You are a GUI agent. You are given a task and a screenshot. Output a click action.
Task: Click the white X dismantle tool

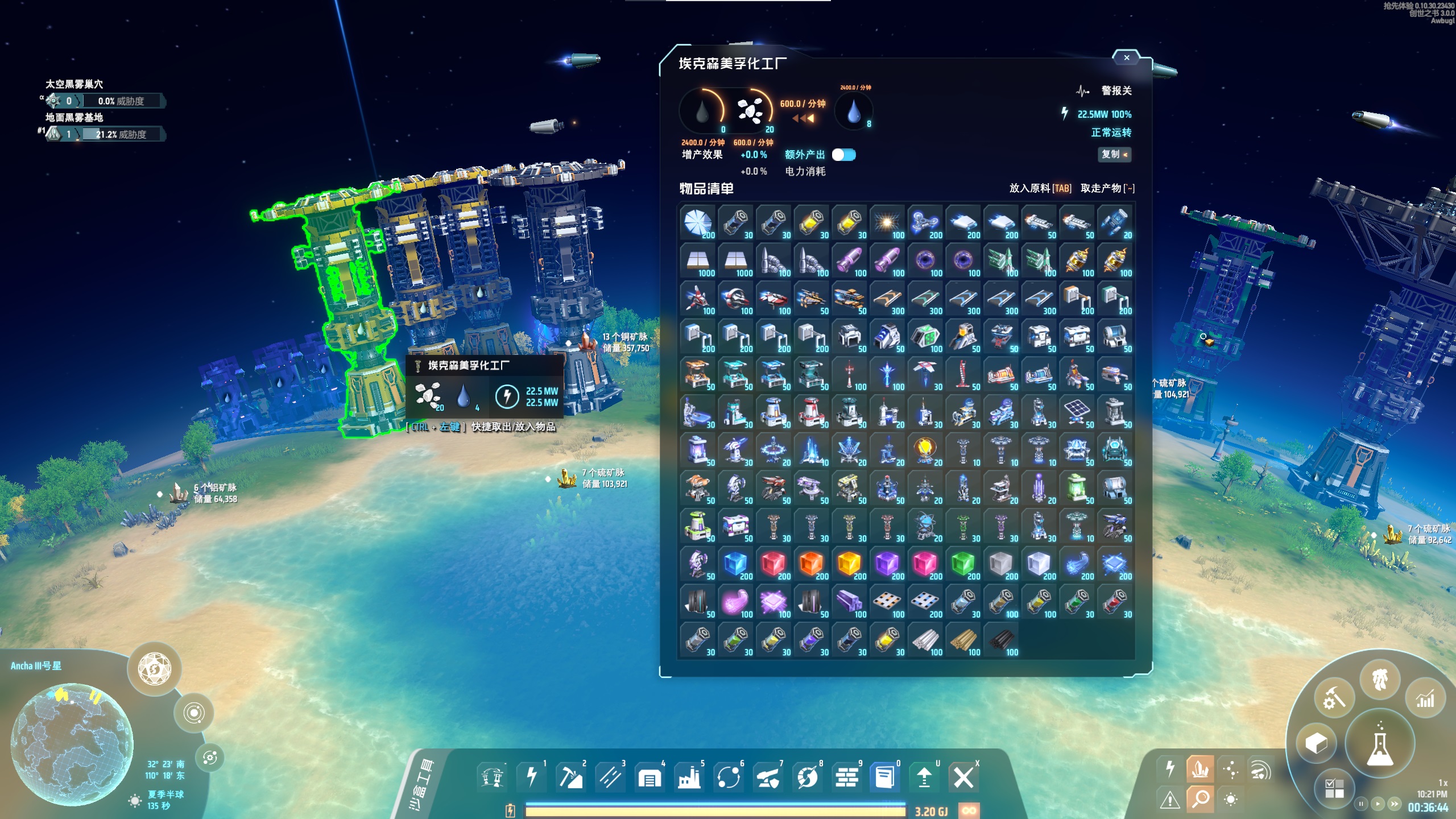963,776
